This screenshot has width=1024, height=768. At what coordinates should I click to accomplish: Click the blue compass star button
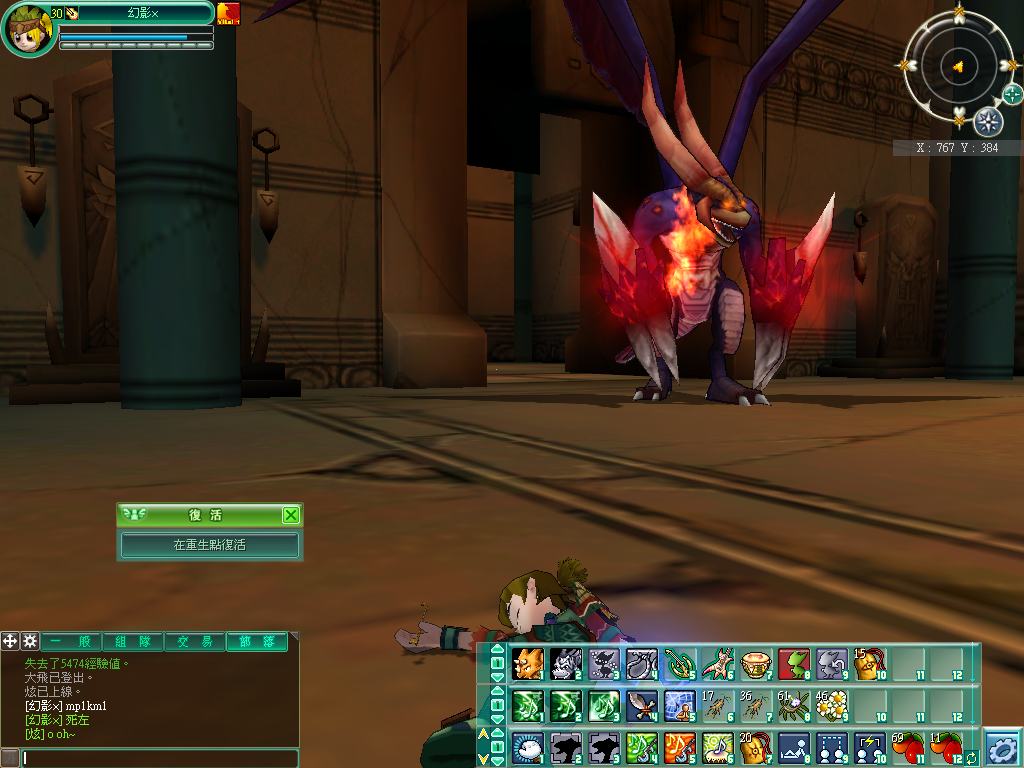pos(988,122)
